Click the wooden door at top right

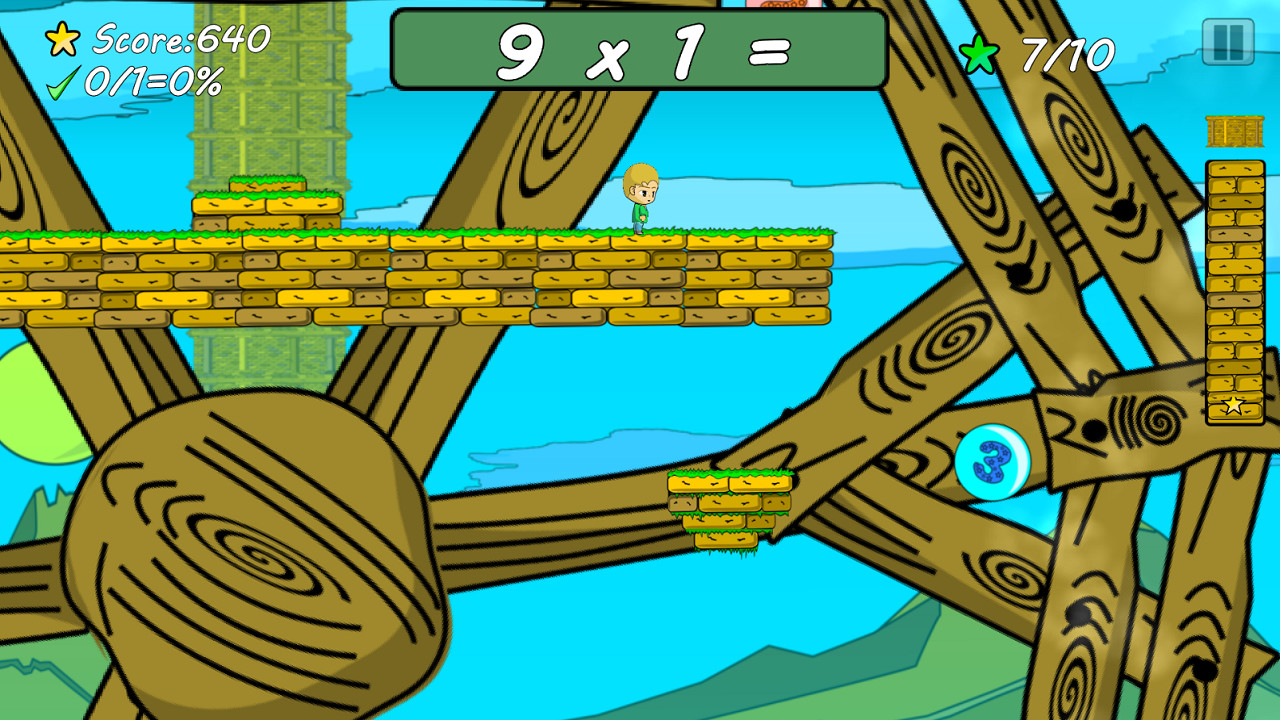click(1236, 130)
